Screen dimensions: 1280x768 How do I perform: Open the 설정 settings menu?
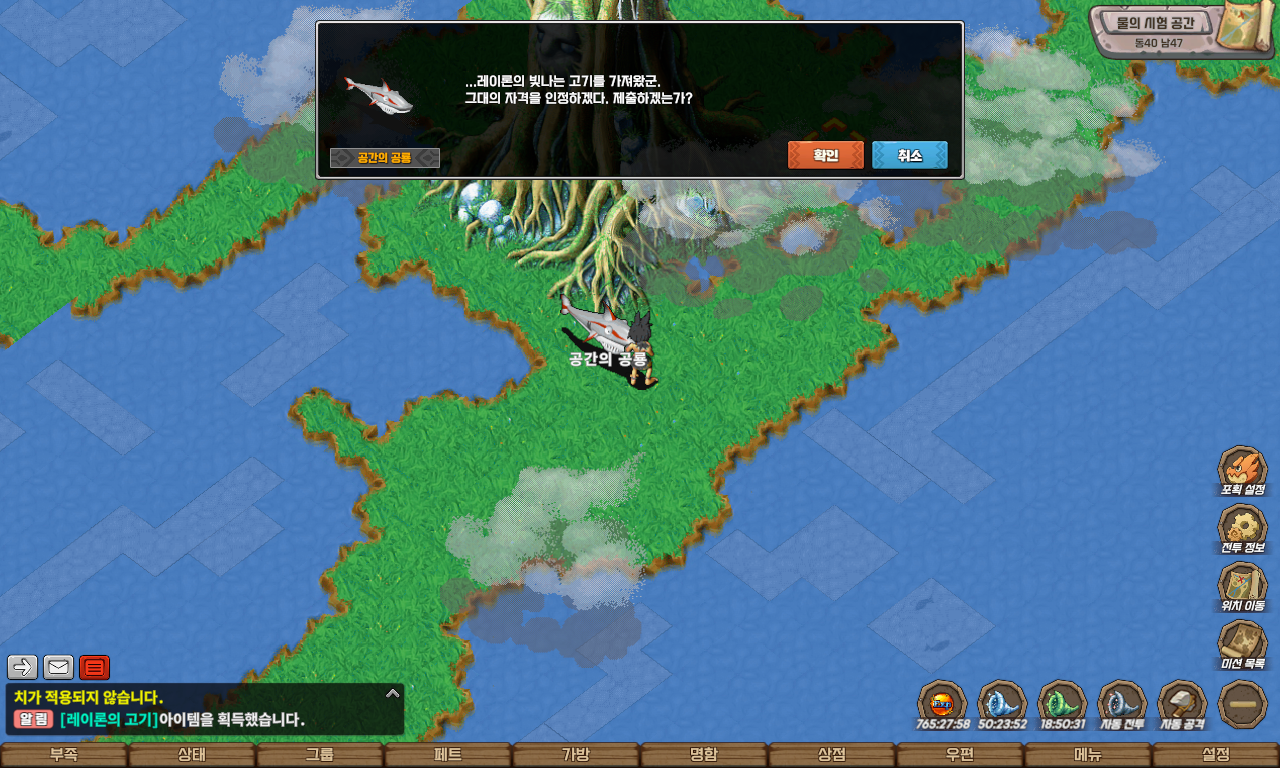click(1216, 755)
